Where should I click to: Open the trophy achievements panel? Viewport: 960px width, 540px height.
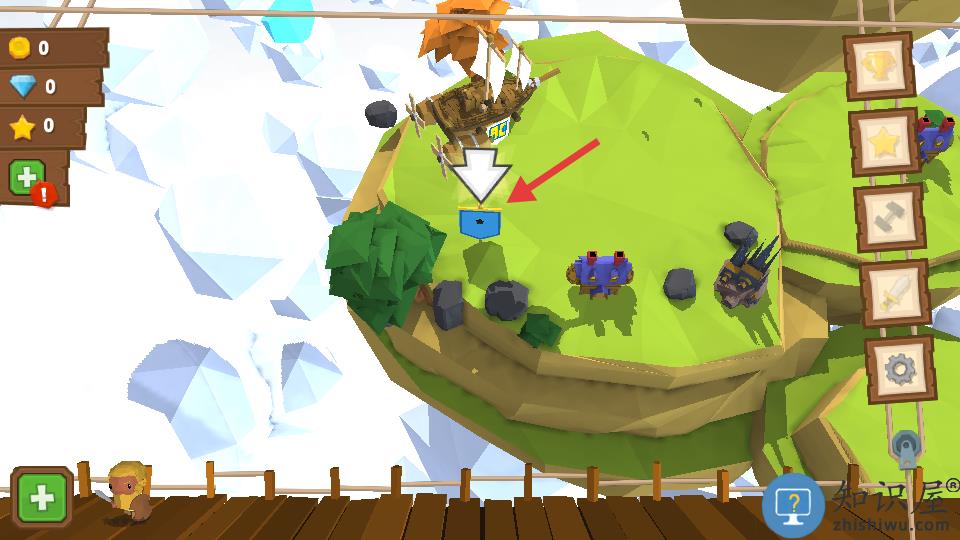point(879,65)
